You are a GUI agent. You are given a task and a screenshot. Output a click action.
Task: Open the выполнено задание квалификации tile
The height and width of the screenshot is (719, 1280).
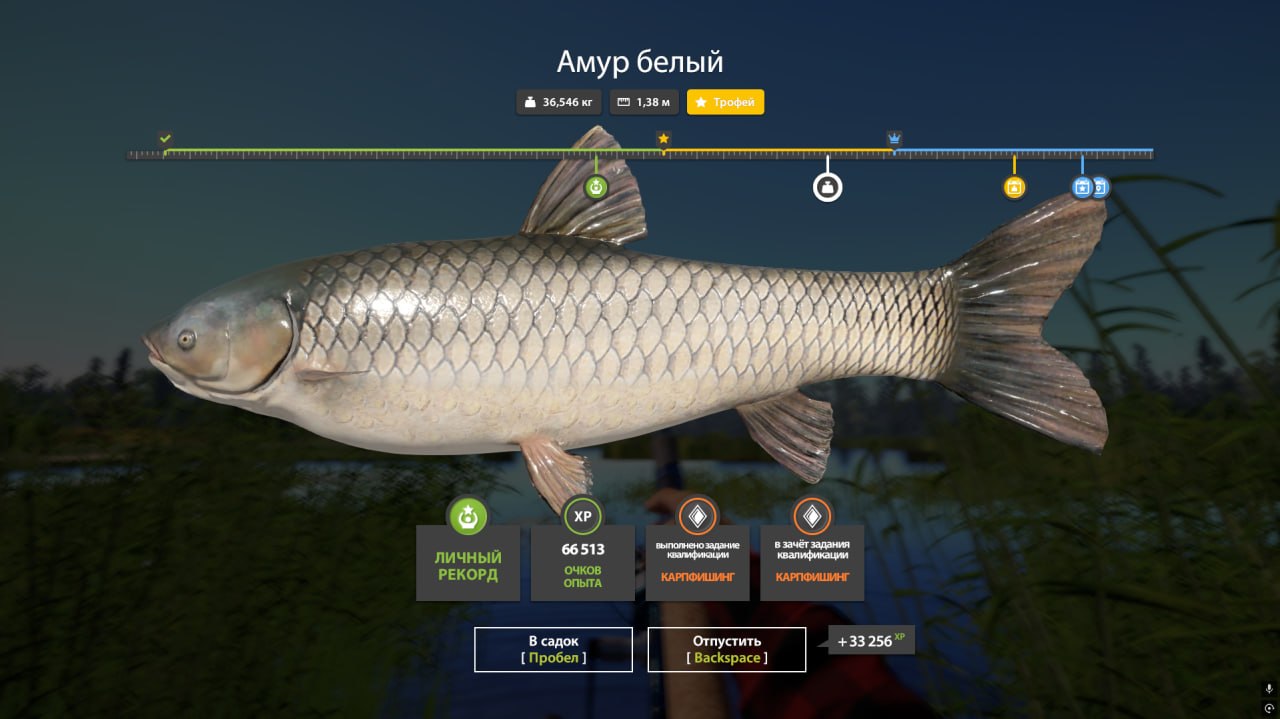pos(697,562)
